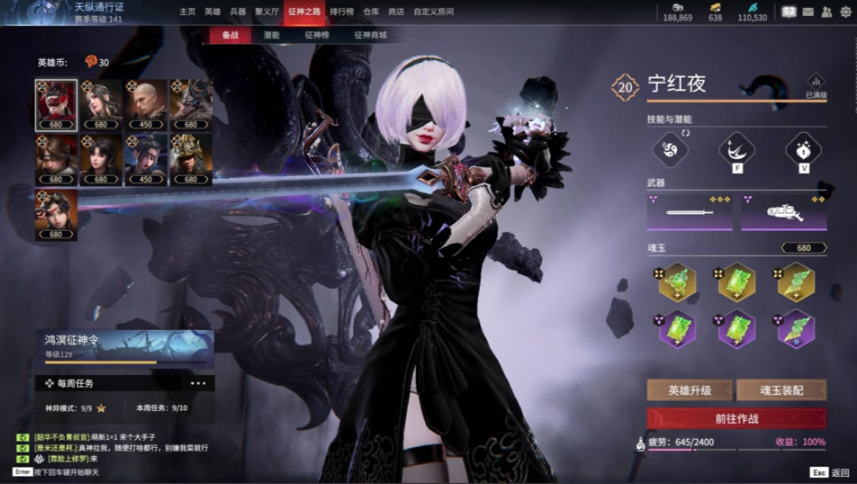Click the 英雄升级 hero upgrade button
This screenshot has width=857, height=484.
pos(689,391)
